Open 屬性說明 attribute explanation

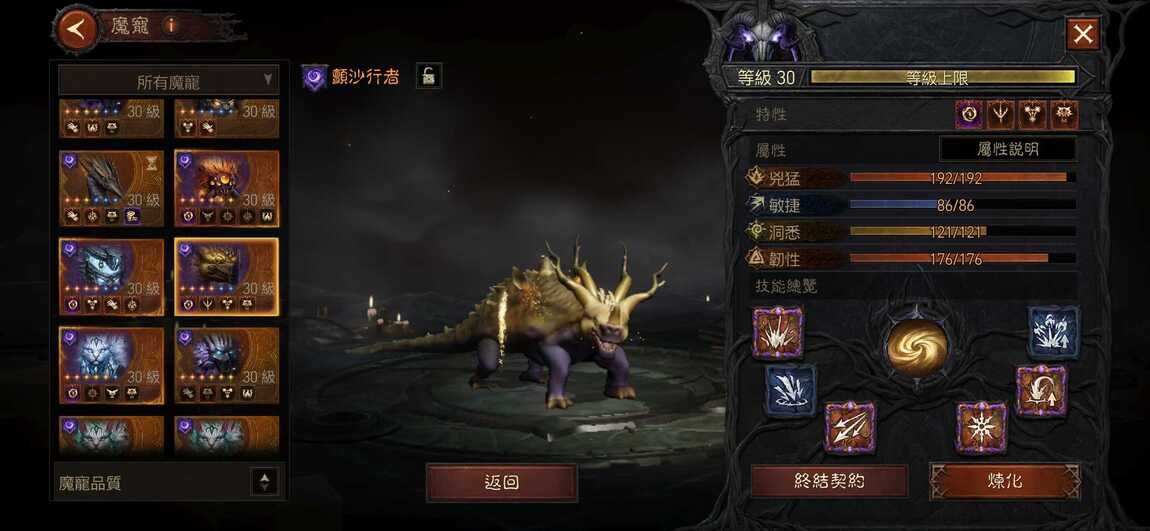click(x=1007, y=149)
